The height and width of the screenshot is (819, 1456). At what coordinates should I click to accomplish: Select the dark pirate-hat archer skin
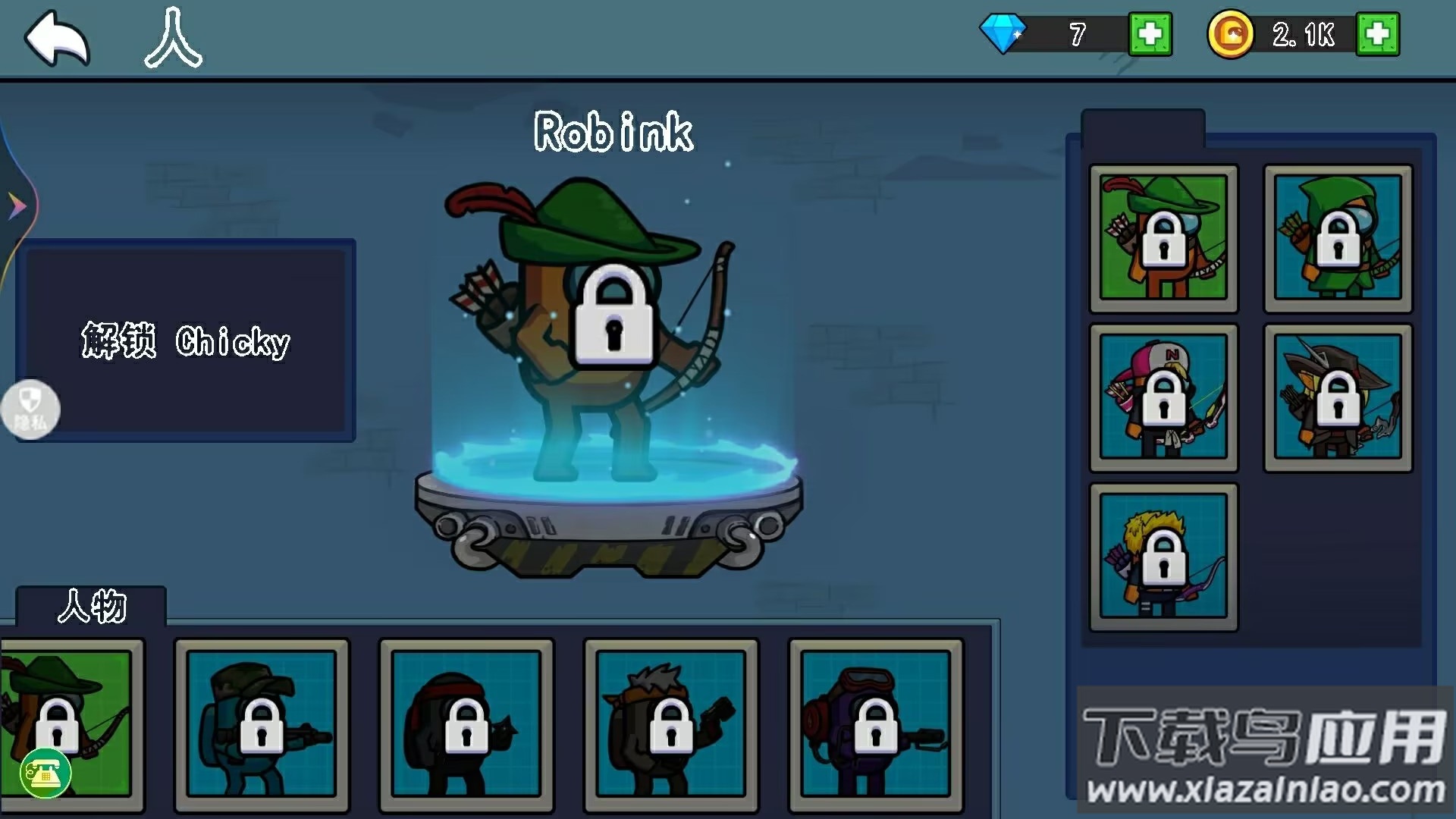(x=1338, y=397)
